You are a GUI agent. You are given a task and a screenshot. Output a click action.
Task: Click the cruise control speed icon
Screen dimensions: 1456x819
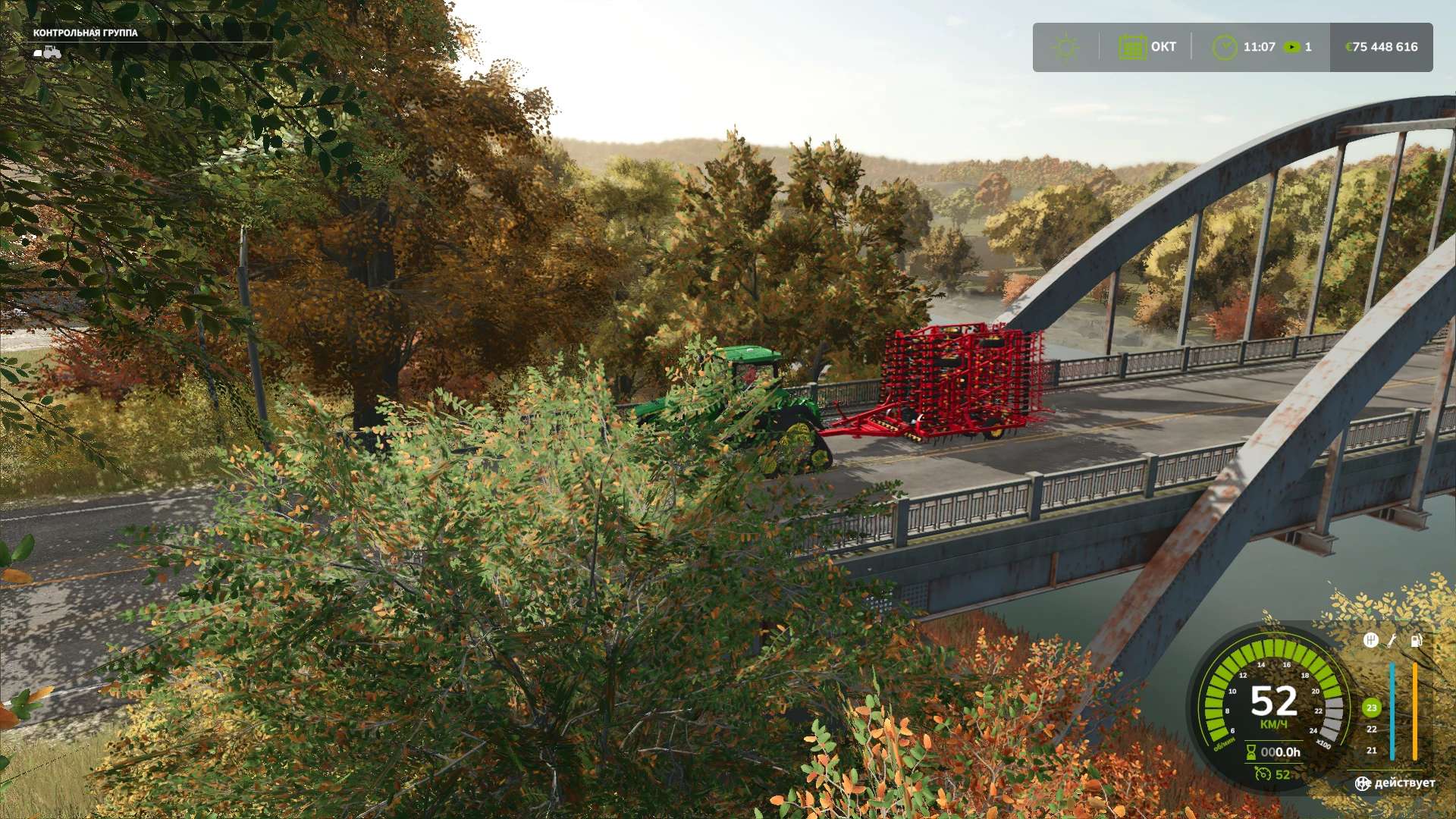point(1263,773)
